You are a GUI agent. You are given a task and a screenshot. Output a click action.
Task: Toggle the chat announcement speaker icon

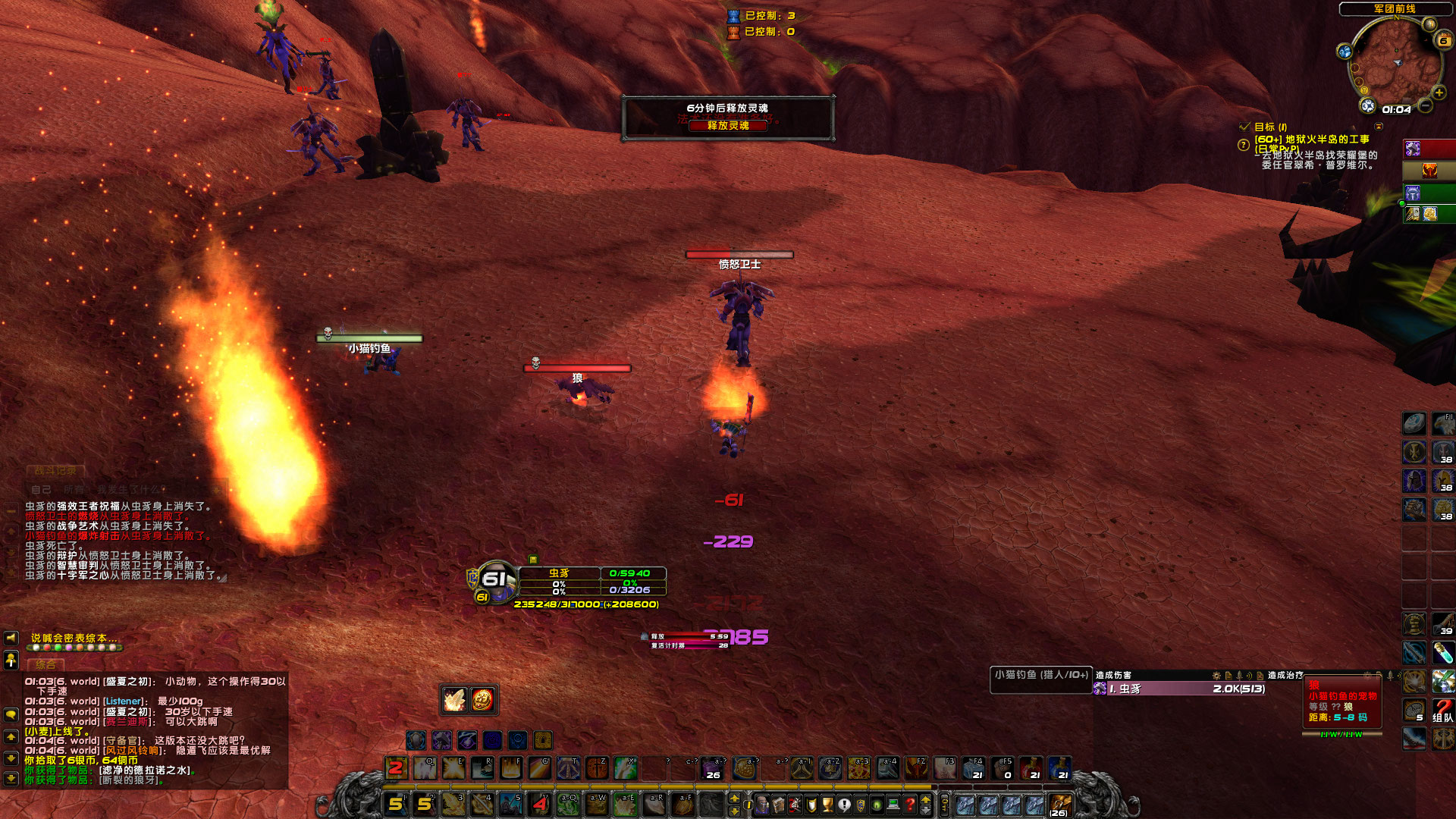click(11, 638)
